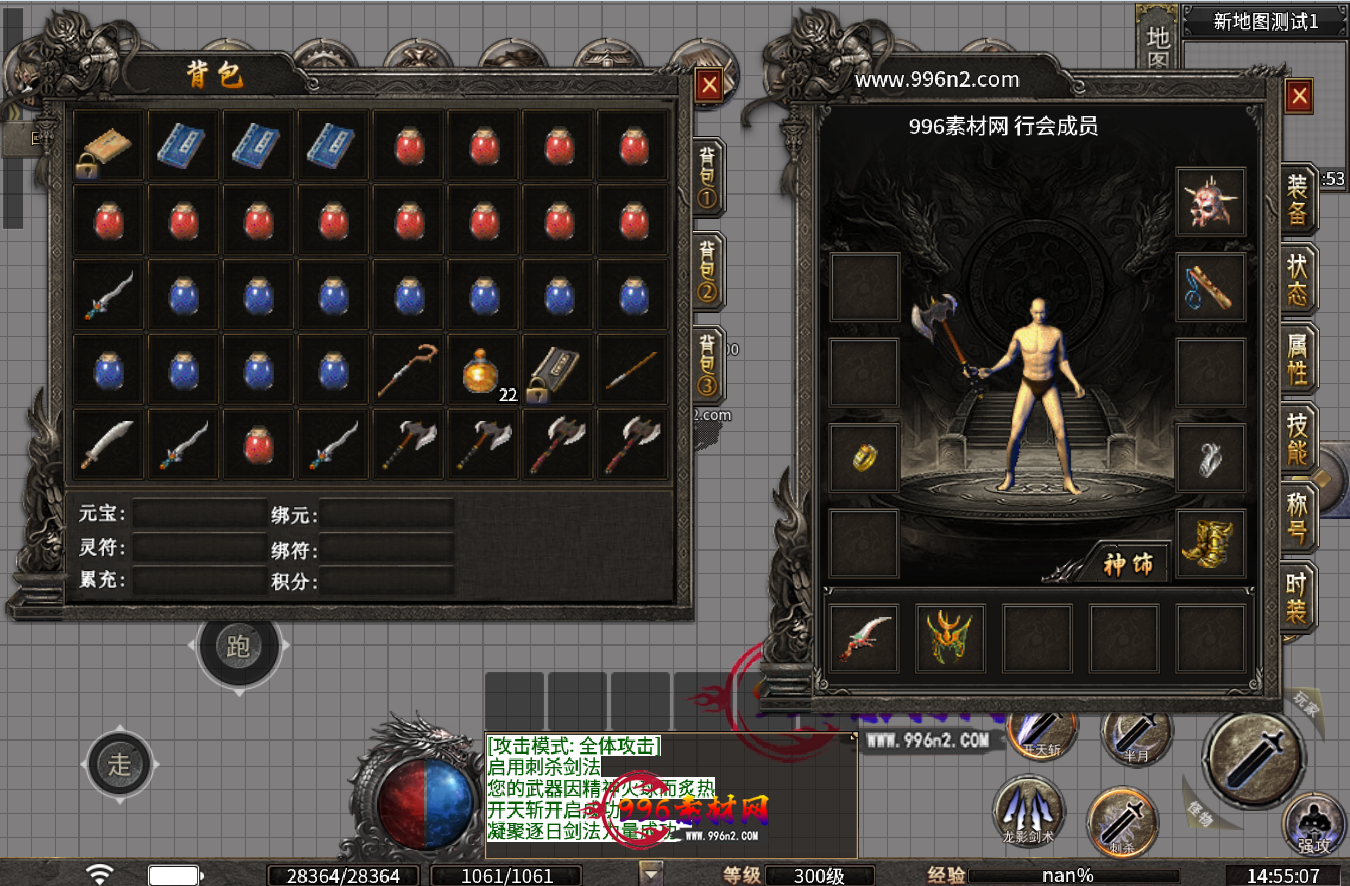The height and width of the screenshot is (886, 1350).
Task: Show the 技能 (skills) tab
Action: [x=1297, y=439]
